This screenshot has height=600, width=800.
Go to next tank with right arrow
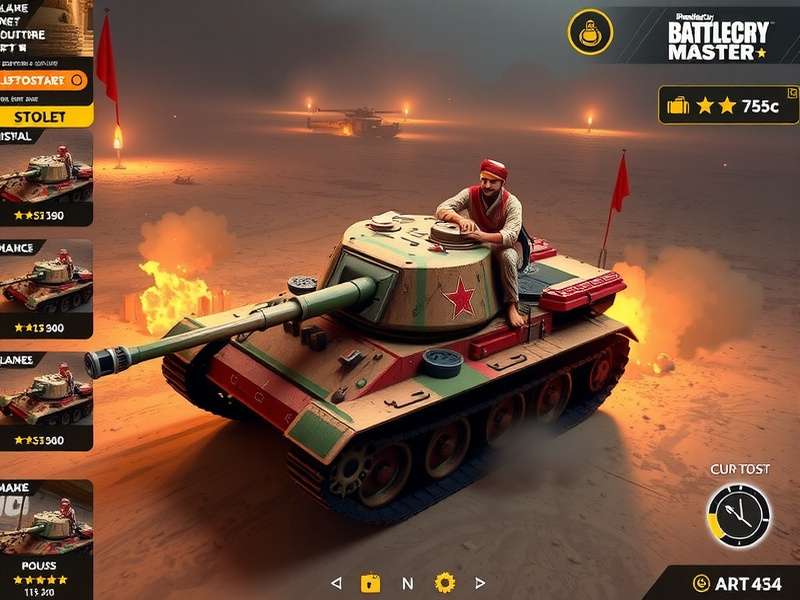pyautogui.click(x=480, y=582)
